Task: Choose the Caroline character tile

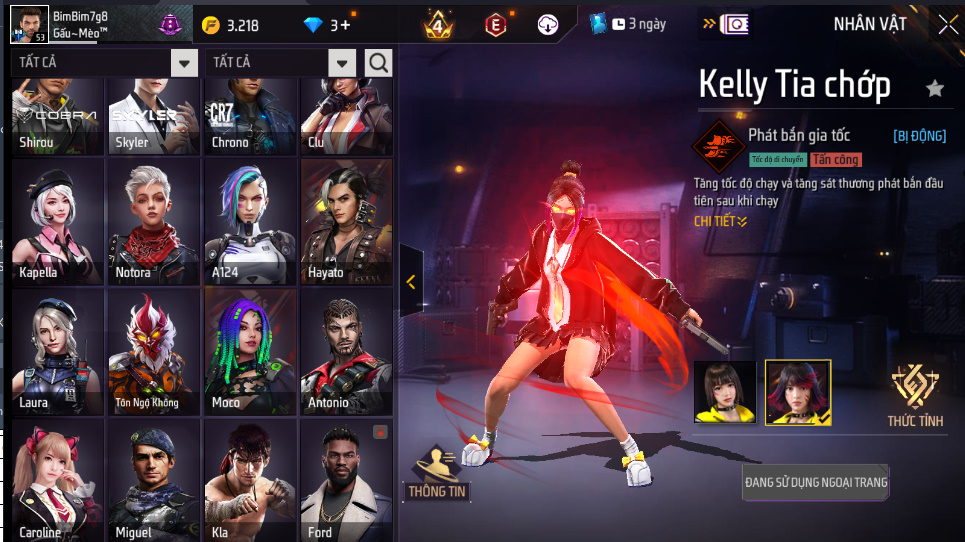Action: coord(57,480)
